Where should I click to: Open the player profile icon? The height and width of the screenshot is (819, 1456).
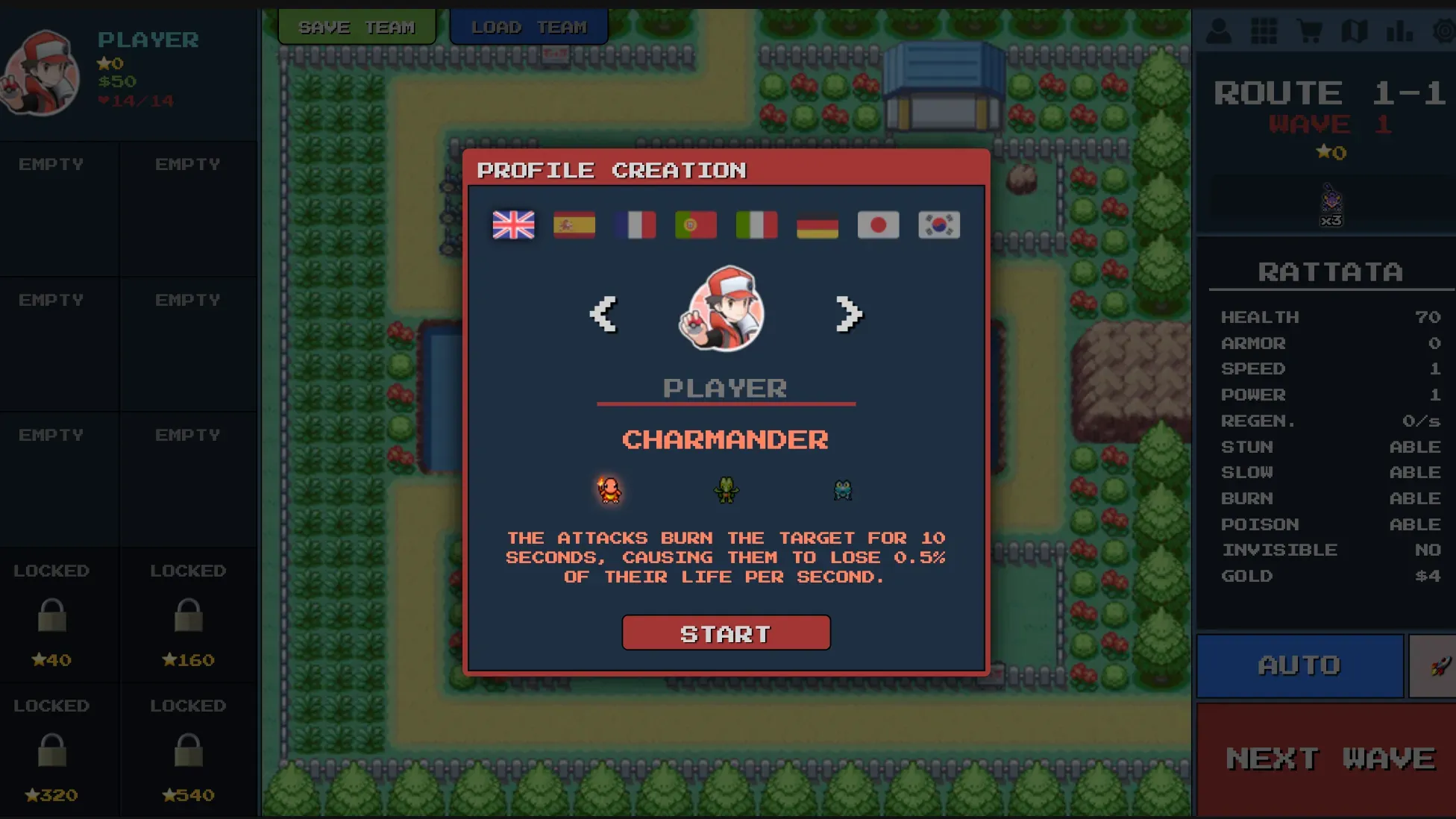pos(1219,31)
